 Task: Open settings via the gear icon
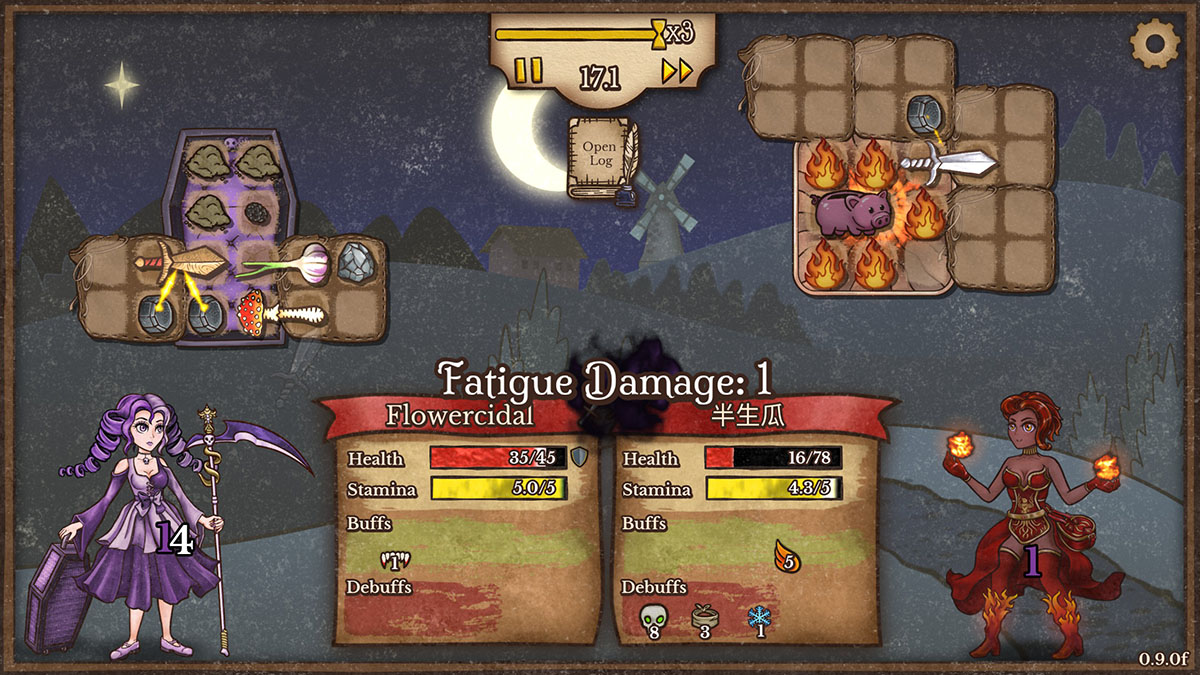(x=1154, y=42)
